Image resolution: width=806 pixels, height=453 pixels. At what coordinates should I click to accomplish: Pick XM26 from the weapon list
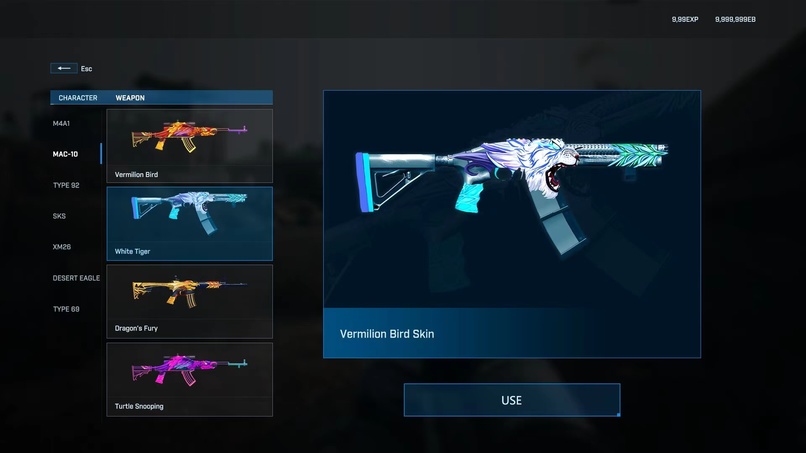[62, 246]
